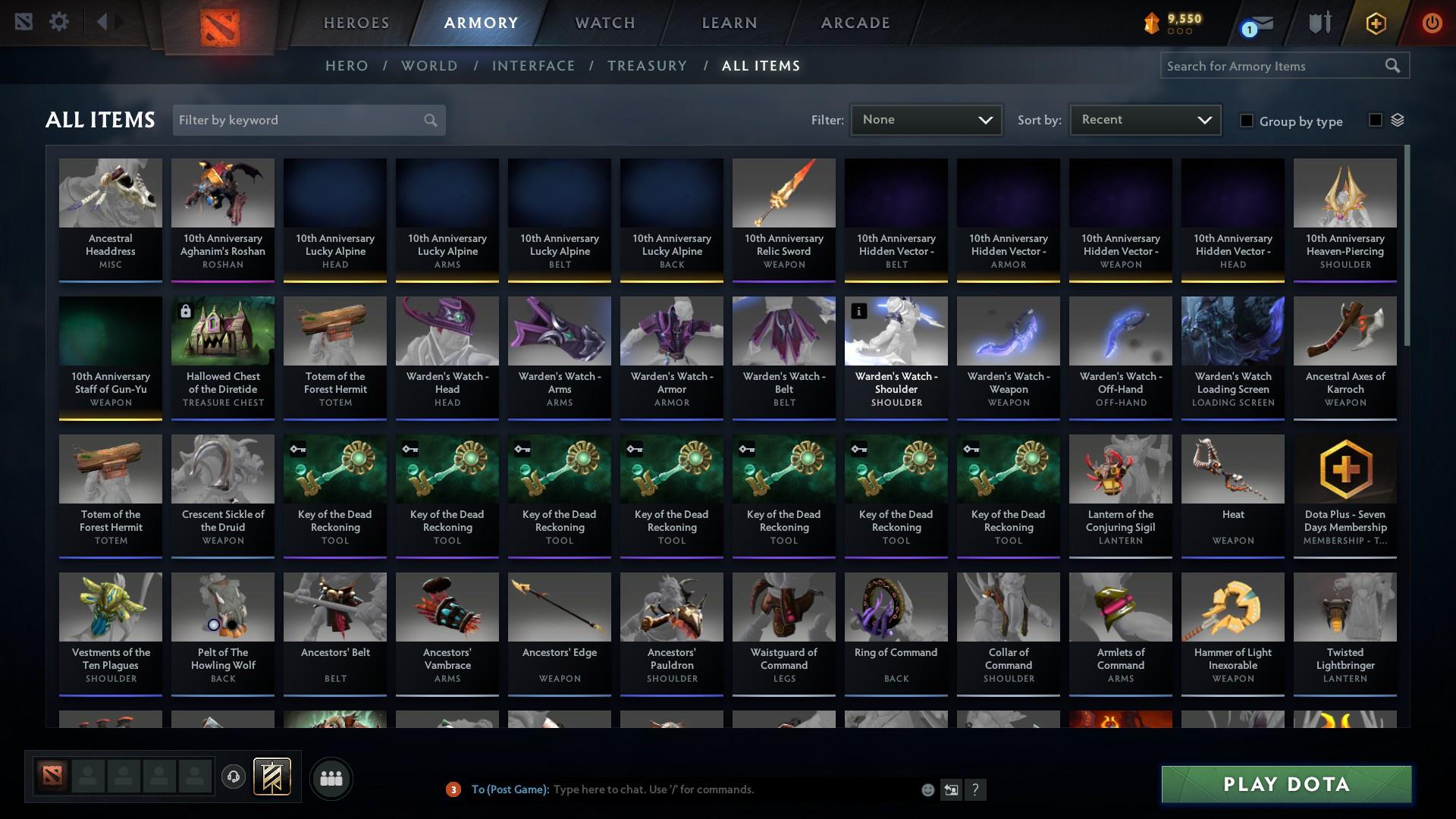Open the emoticon smiley in the chat bar

[927, 789]
